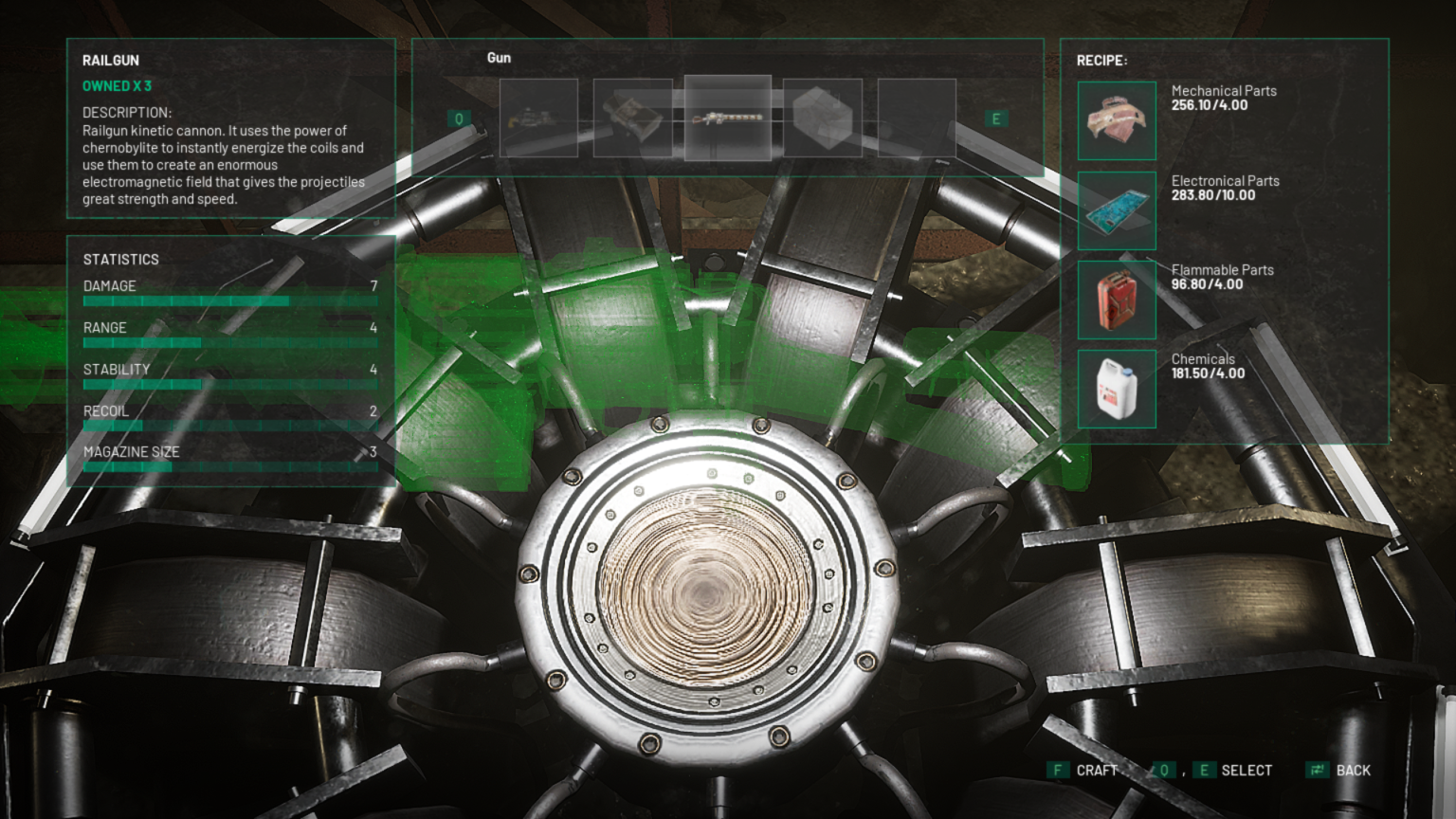Viewport: 1456px width, 819px height.
Task: Select the crate icon right of the Railgun
Action: tap(822, 116)
